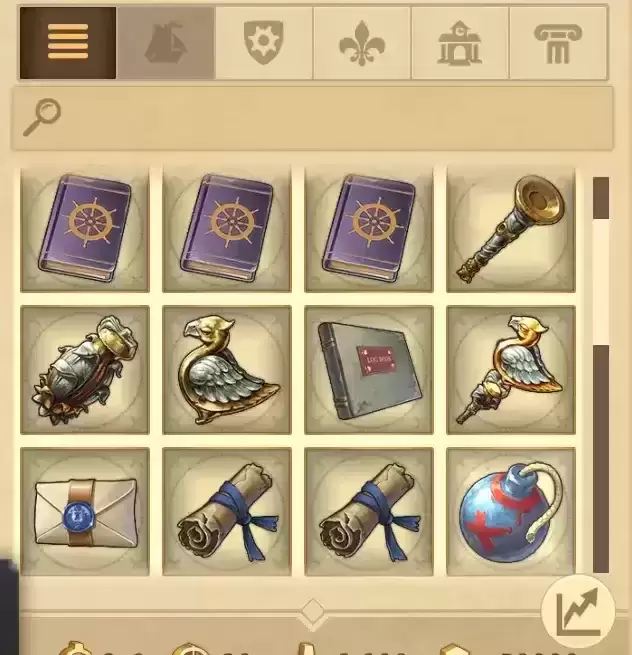
Task: Select the gray log book item
Action: [368, 370]
